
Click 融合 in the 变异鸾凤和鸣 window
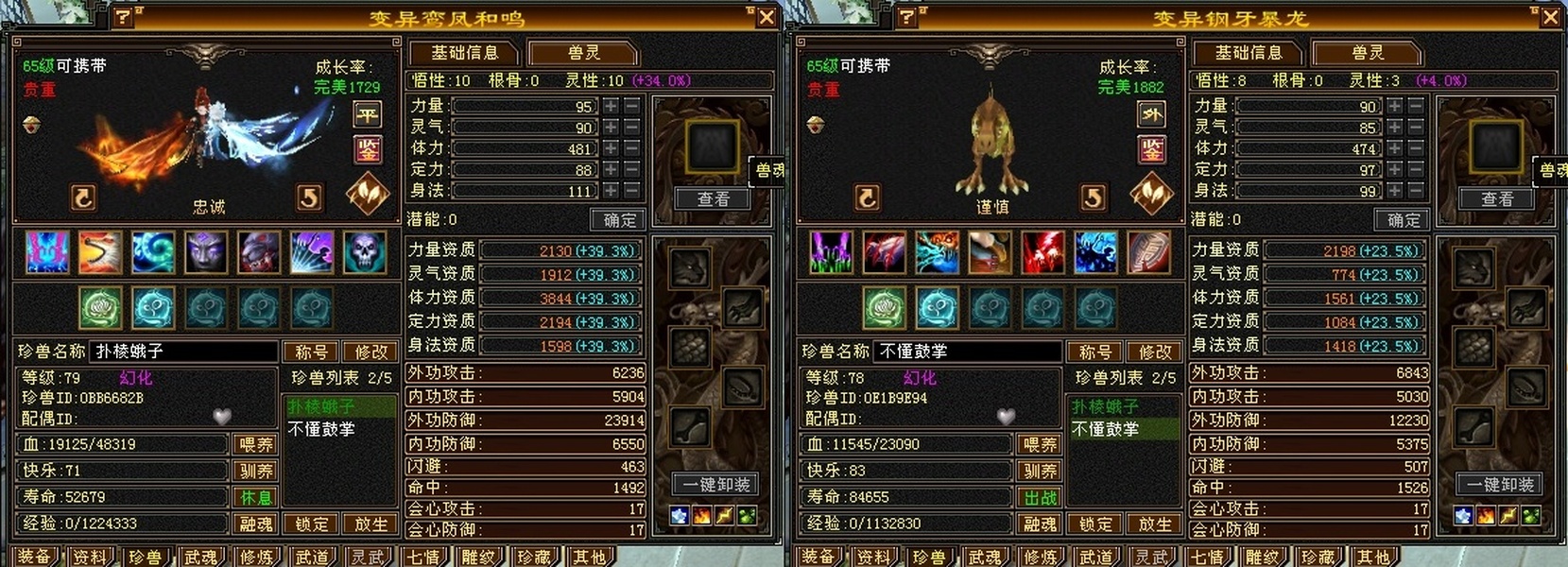256,524
